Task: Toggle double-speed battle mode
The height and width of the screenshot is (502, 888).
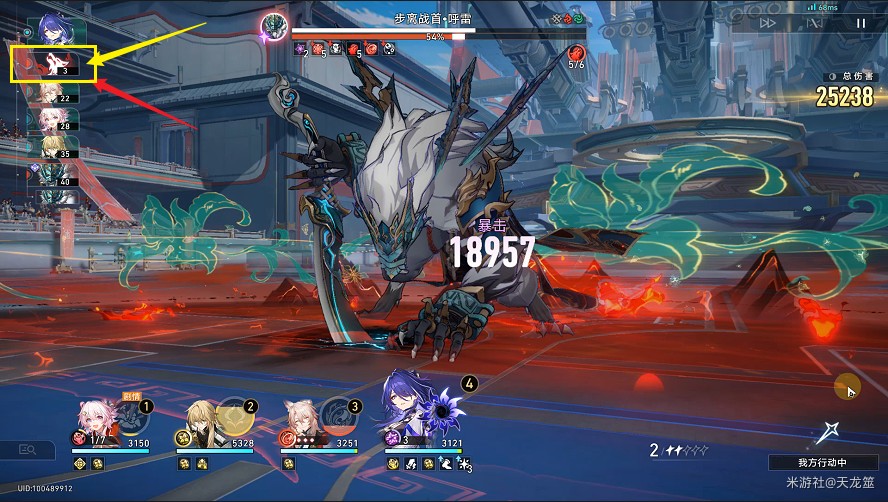Action: pyautogui.click(x=768, y=22)
